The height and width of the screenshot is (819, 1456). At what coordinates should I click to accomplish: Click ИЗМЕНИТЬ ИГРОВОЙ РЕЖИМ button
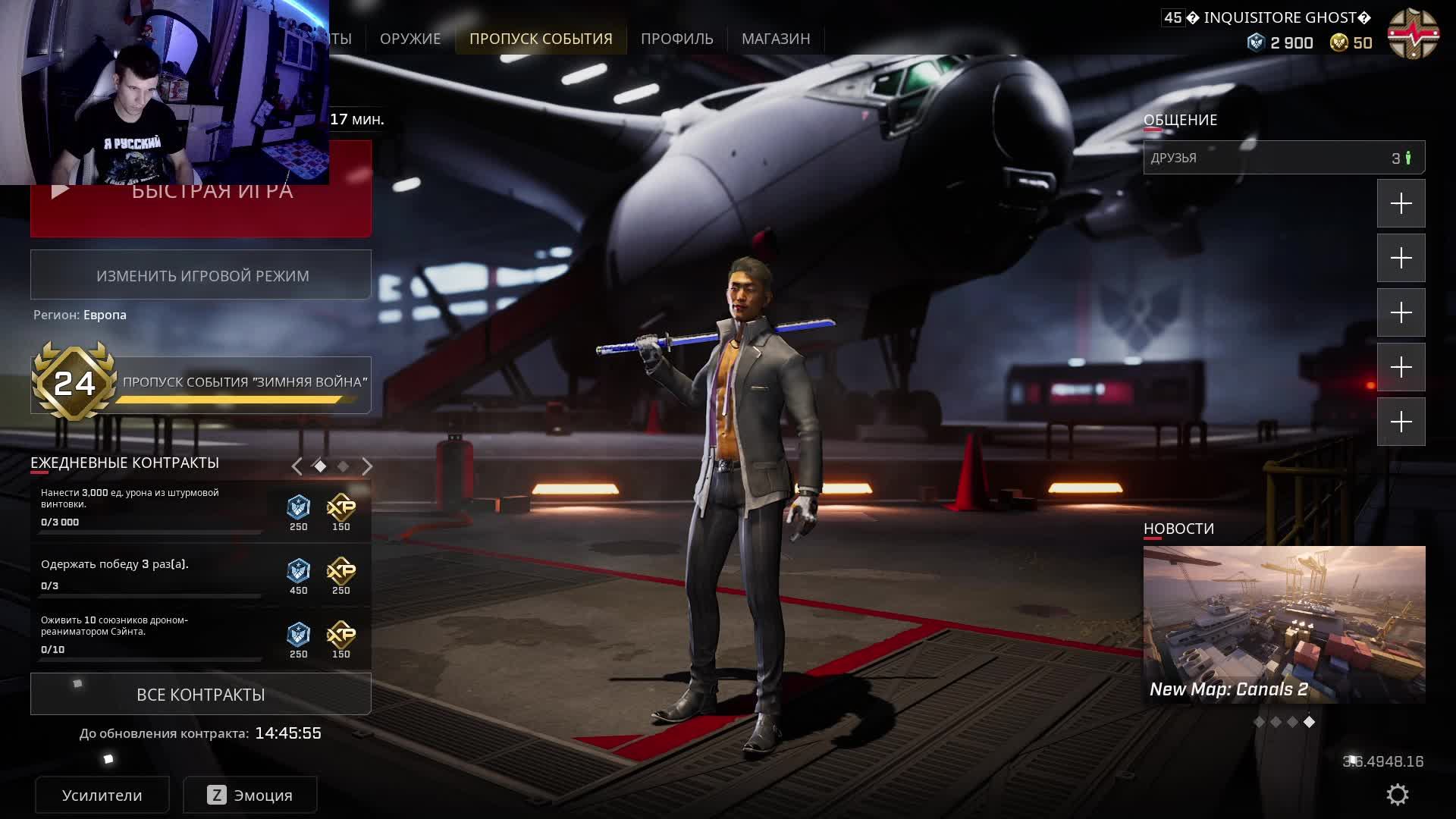pos(201,275)
